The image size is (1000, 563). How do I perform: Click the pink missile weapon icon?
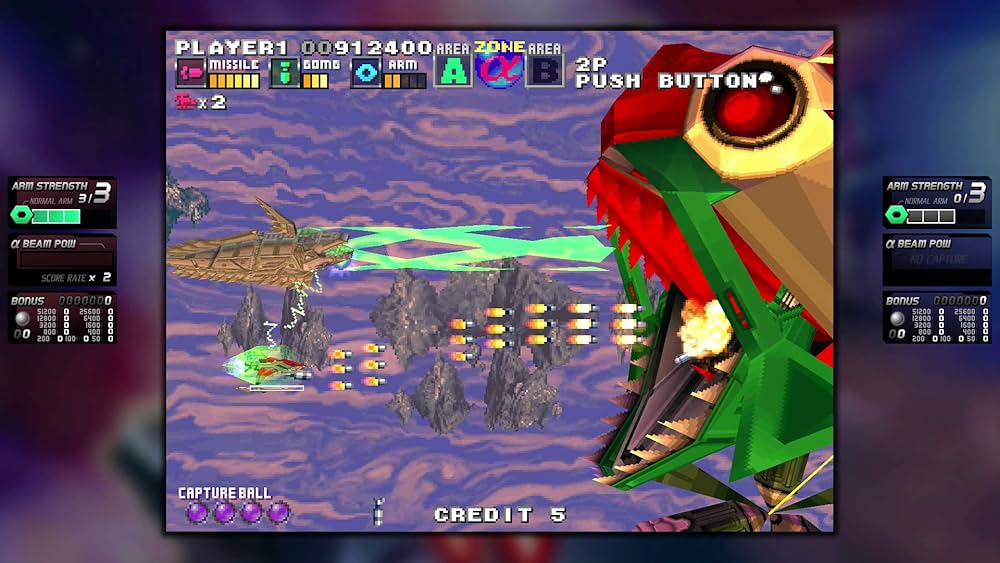(x=190, y=73)
